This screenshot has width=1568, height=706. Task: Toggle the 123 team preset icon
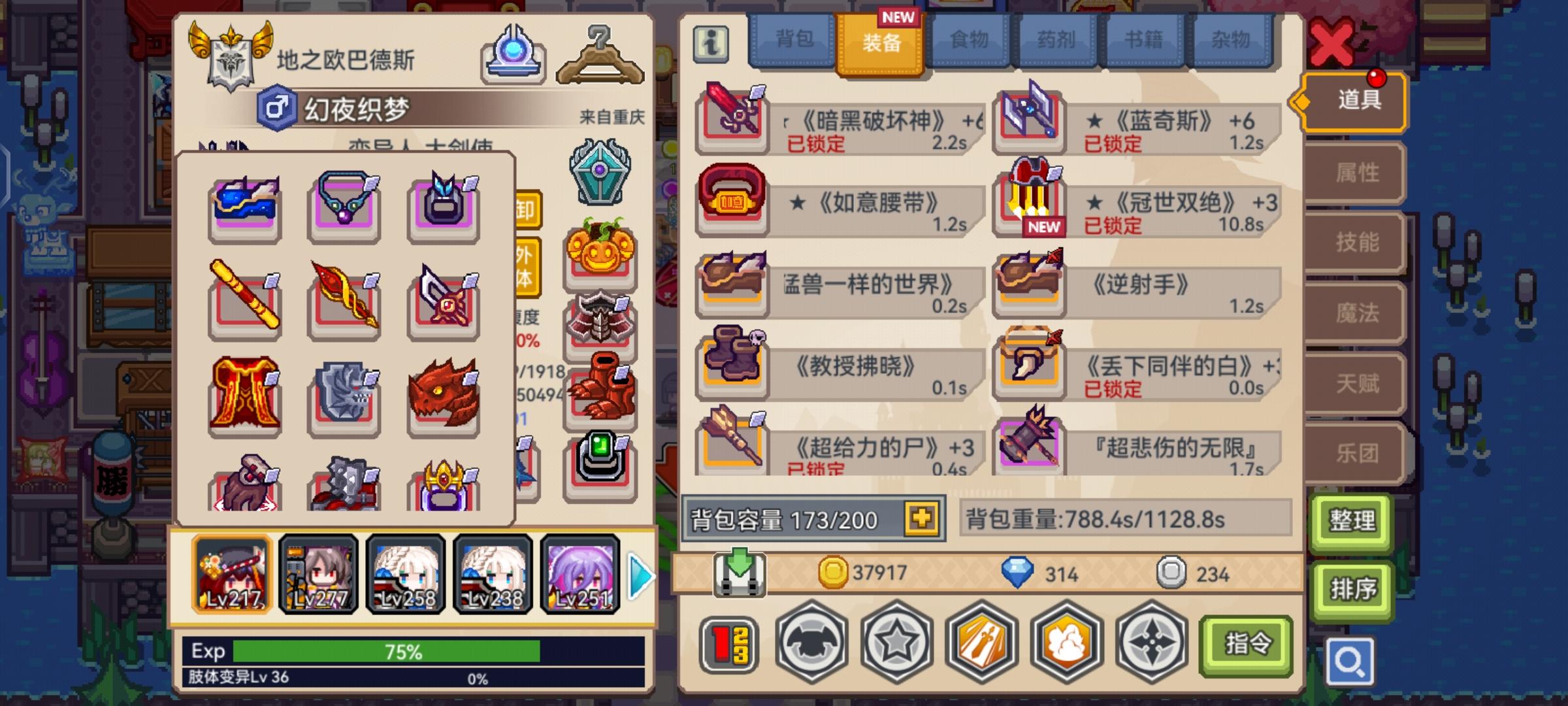(x=728, y=644)
